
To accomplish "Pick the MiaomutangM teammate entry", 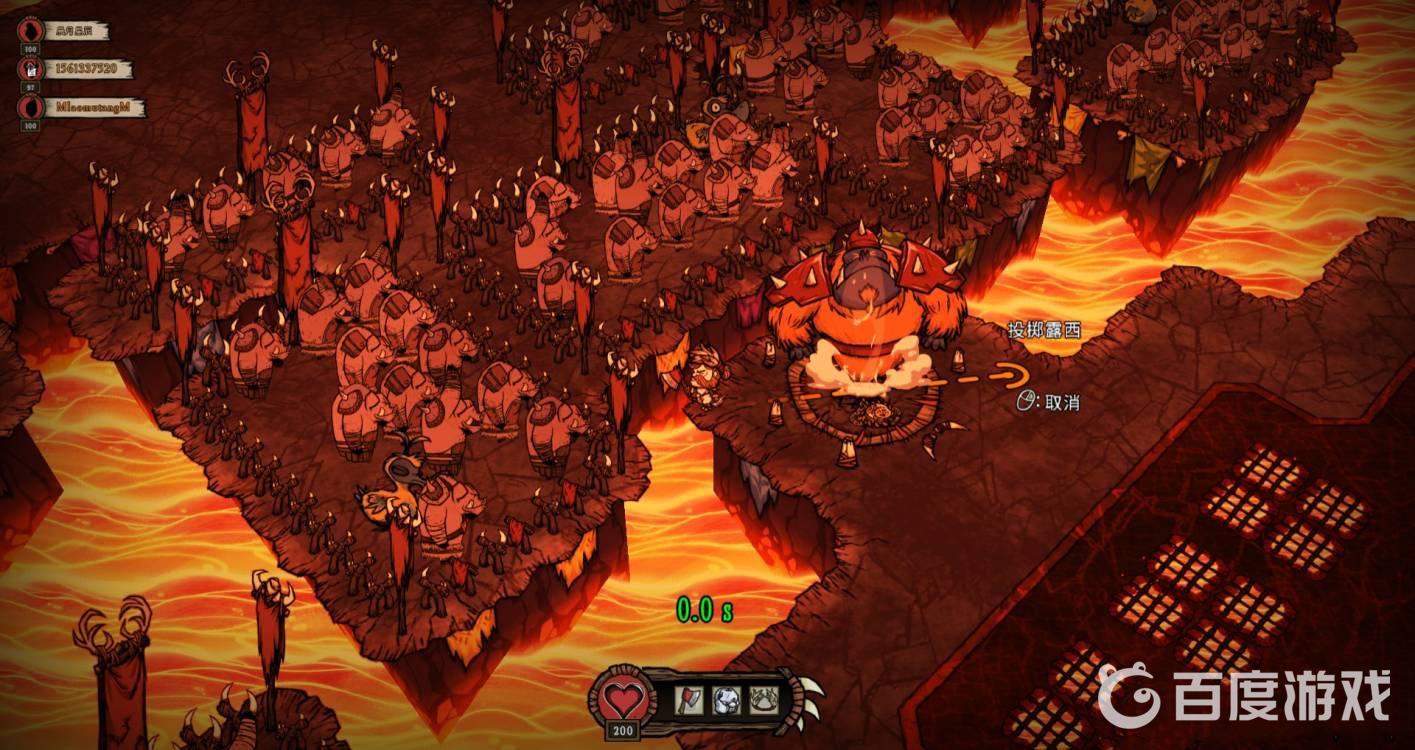I will point(95,107).
